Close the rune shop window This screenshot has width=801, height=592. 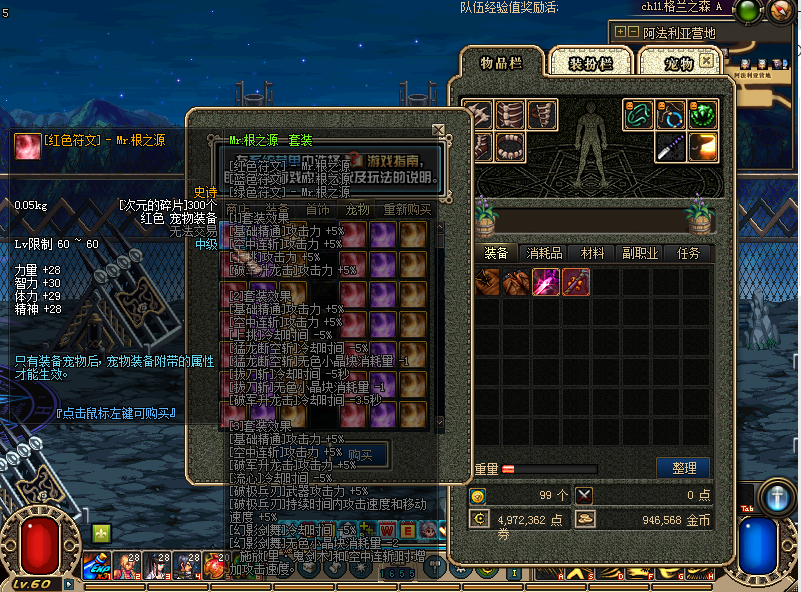tap(438, 130)
